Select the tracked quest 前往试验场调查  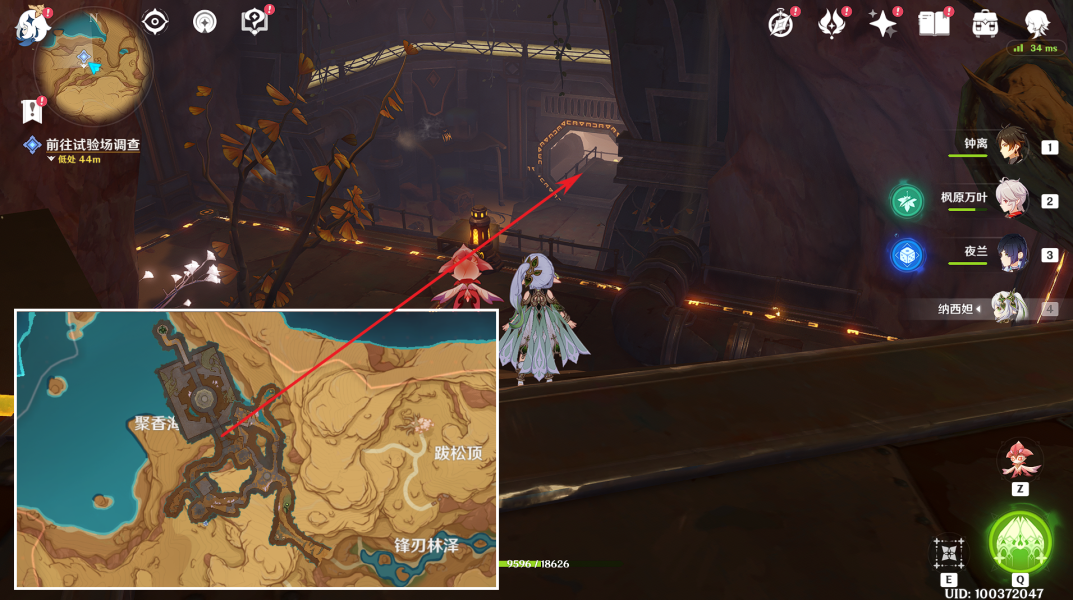[x=92, y=145]
